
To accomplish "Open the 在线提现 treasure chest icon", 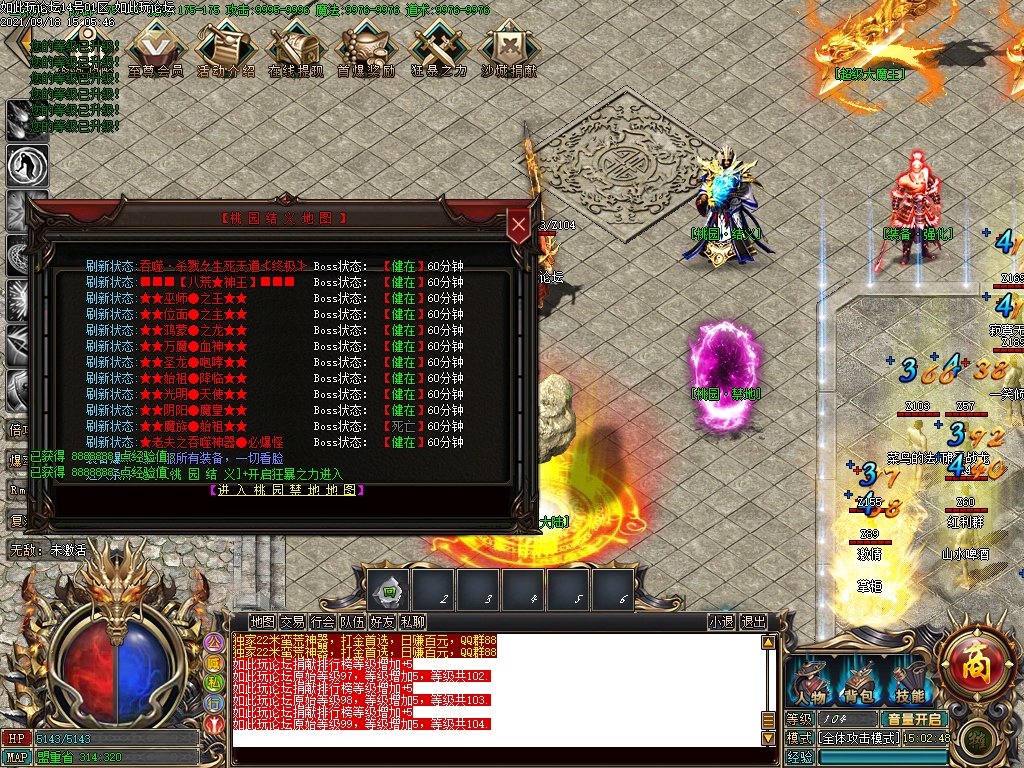I will pyautogui.click(x=296, y=48).
